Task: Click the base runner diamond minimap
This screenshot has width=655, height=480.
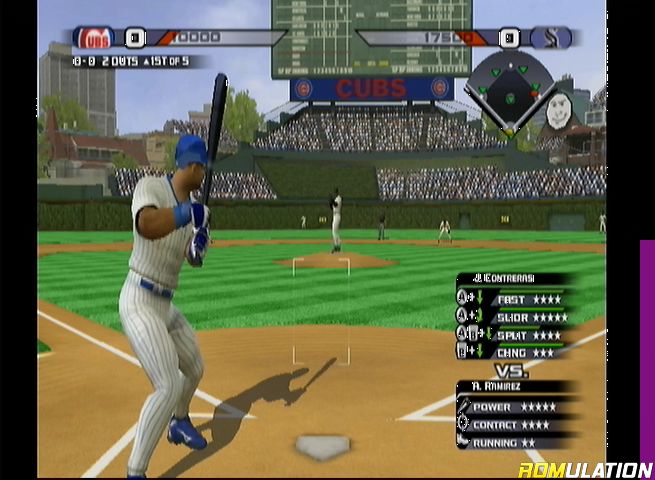Action: tap(510, 89)
